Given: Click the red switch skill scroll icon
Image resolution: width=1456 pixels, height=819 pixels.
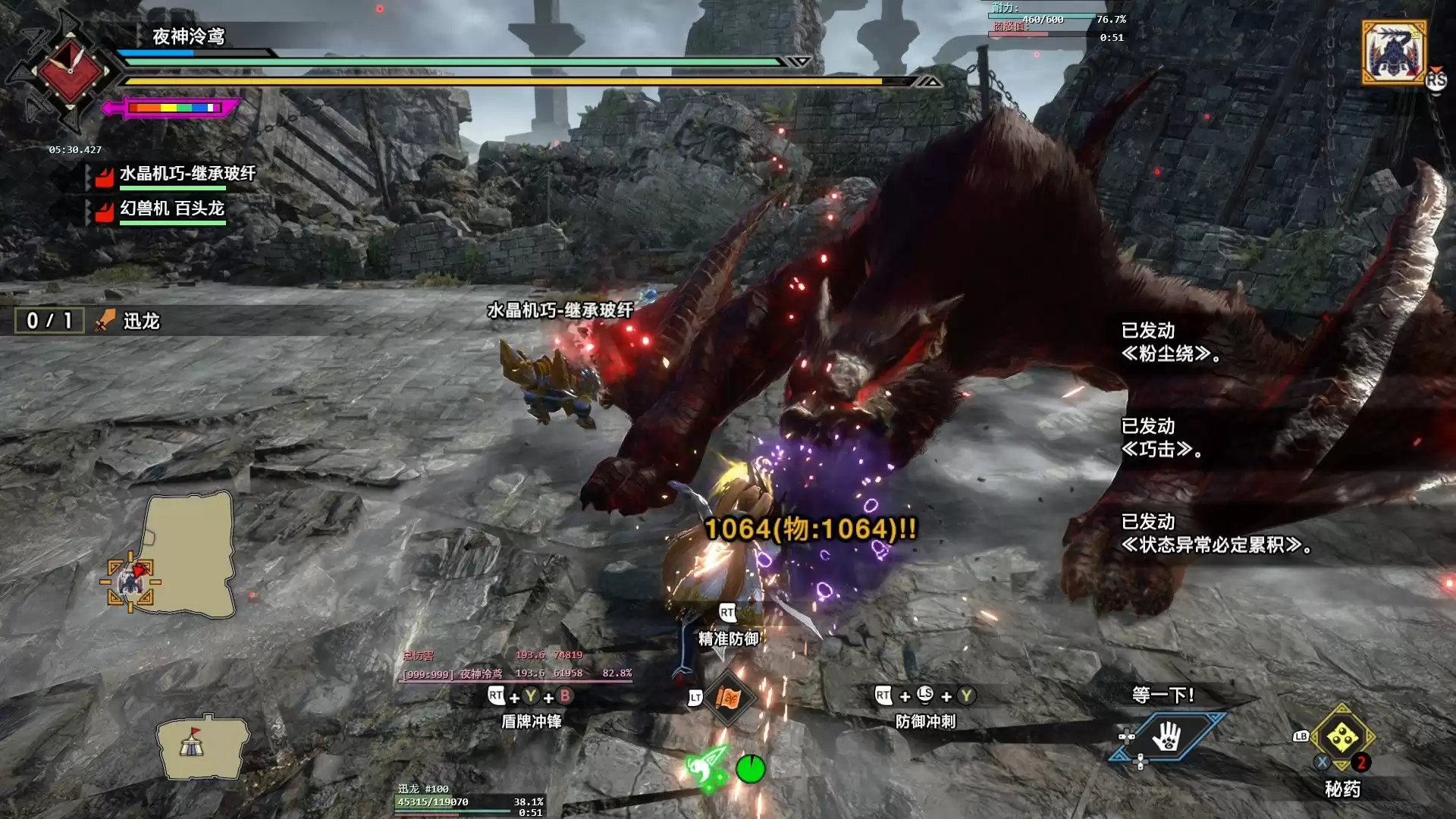Looking at the screenshot, I should (728, 698).
